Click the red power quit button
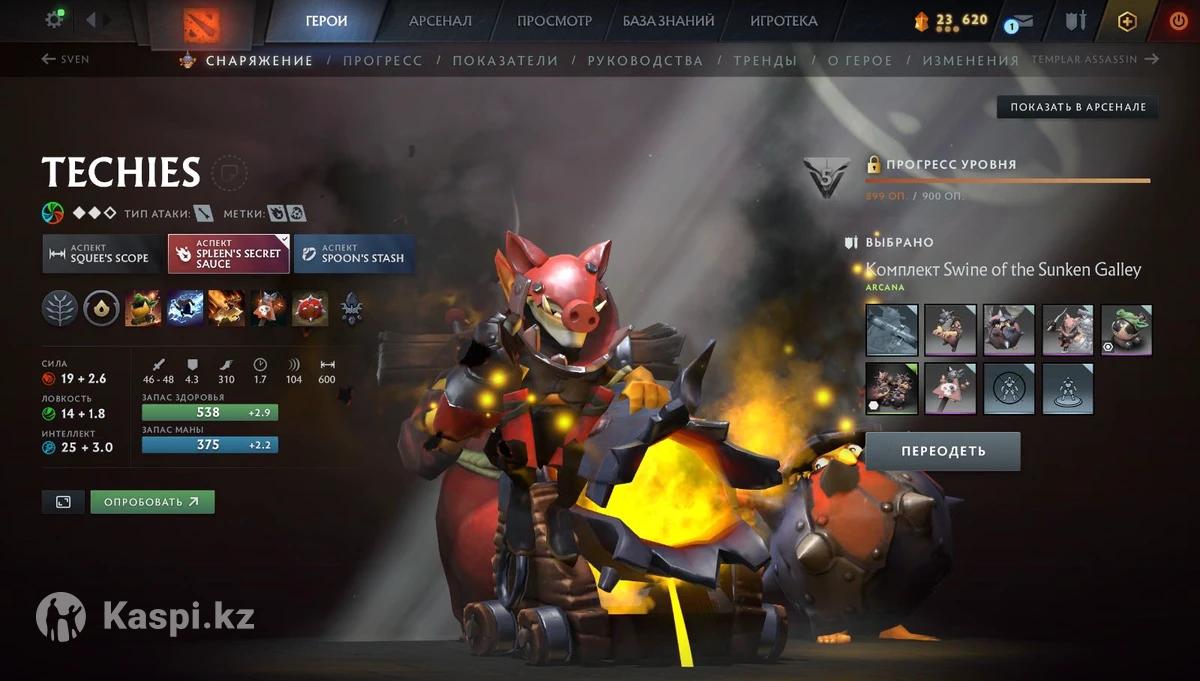 point(1179,21)
